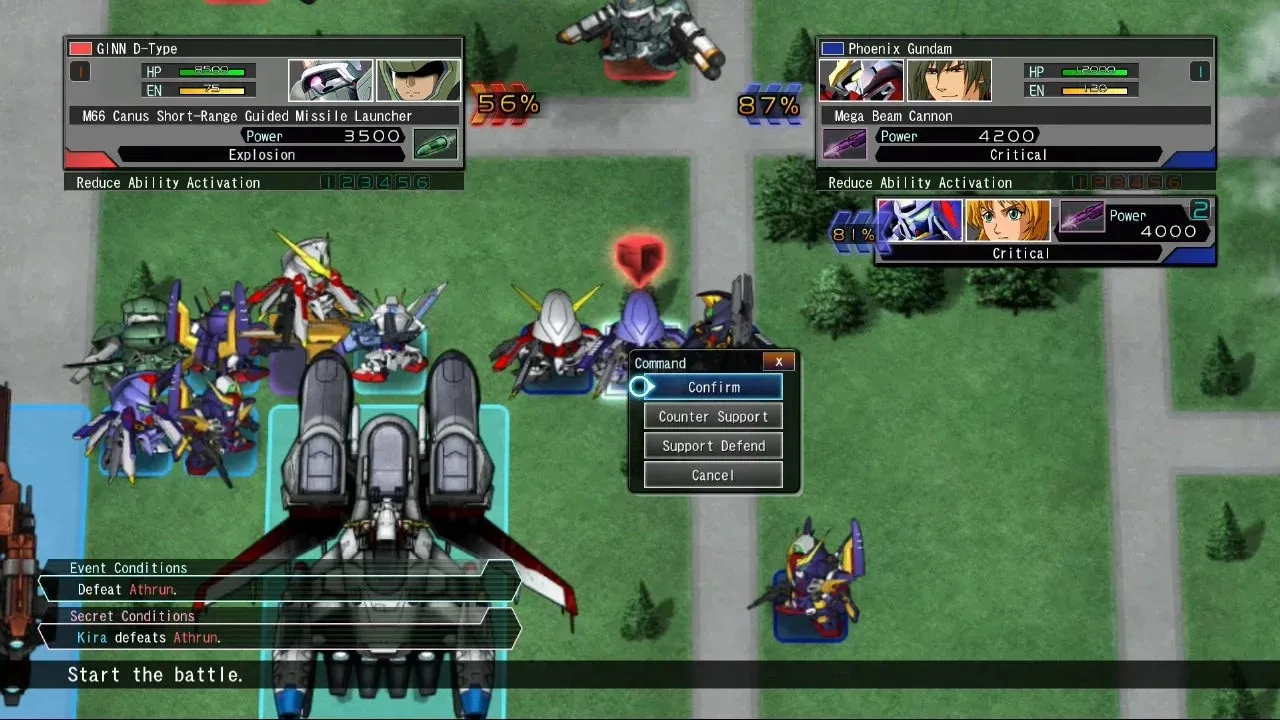Click the orange-haired support pilot portrait
This screenshot has height=720, width=1280.
pyautogui.click(x=1007, y=221)
